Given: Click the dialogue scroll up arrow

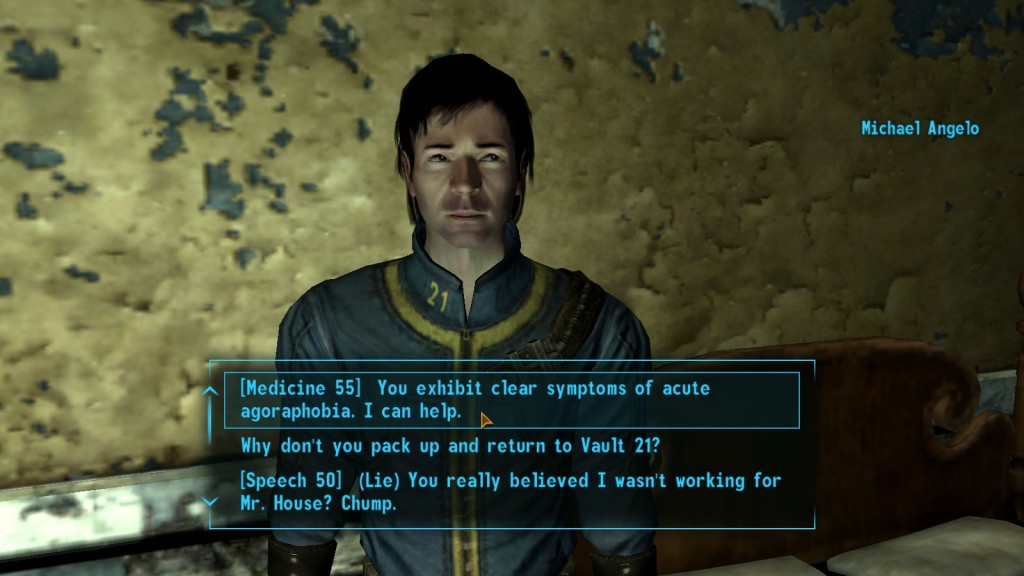Looking at the screenshot, I should click(x=210, y=391).
